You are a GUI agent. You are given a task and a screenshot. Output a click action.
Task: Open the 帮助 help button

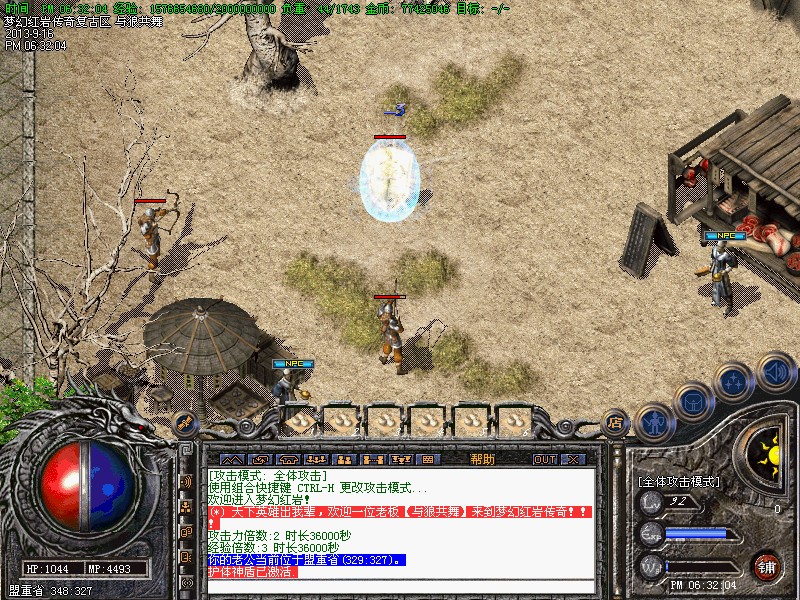click(x=482, y=459)
